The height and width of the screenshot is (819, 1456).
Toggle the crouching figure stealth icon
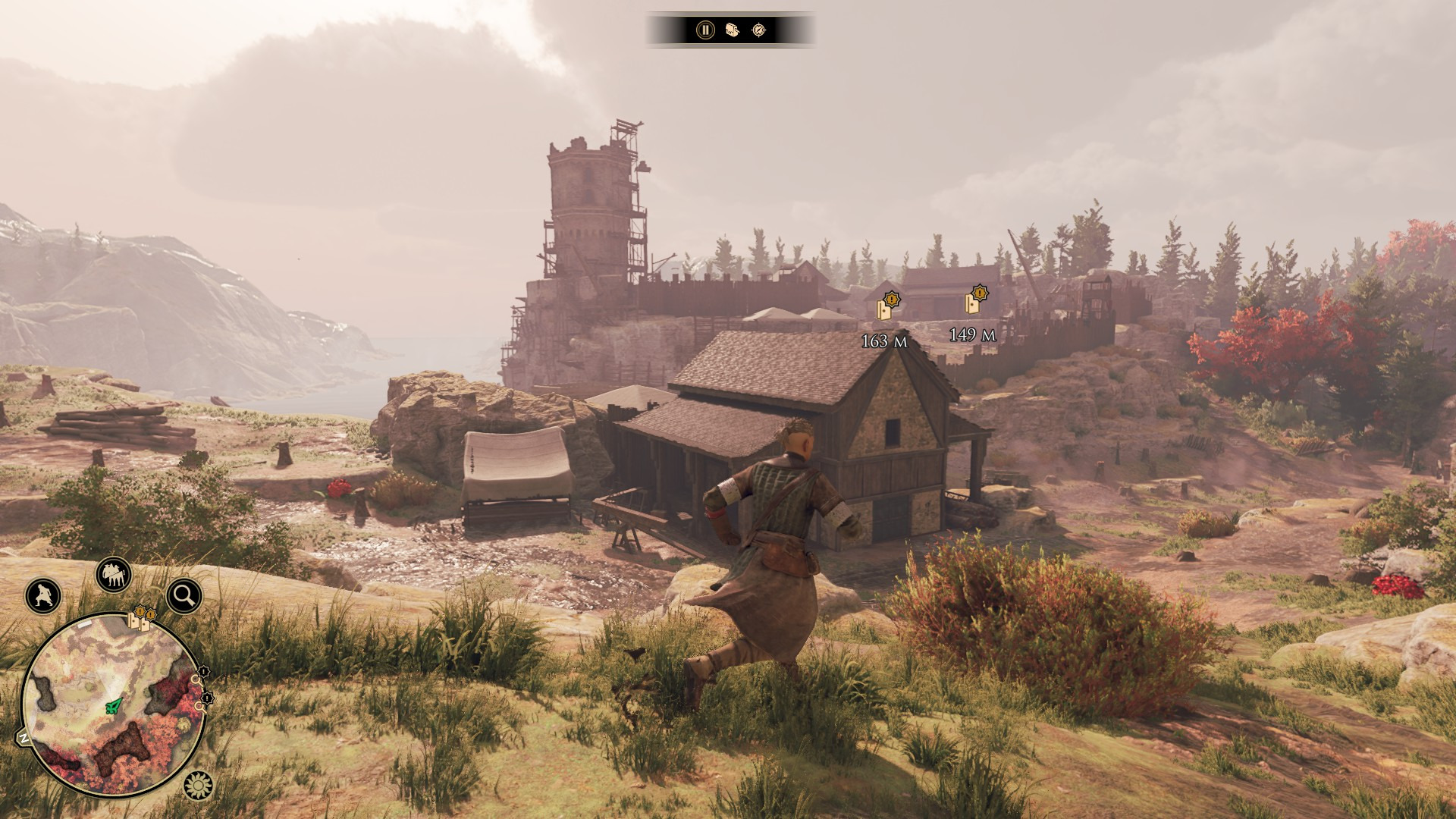click(43, 595)
